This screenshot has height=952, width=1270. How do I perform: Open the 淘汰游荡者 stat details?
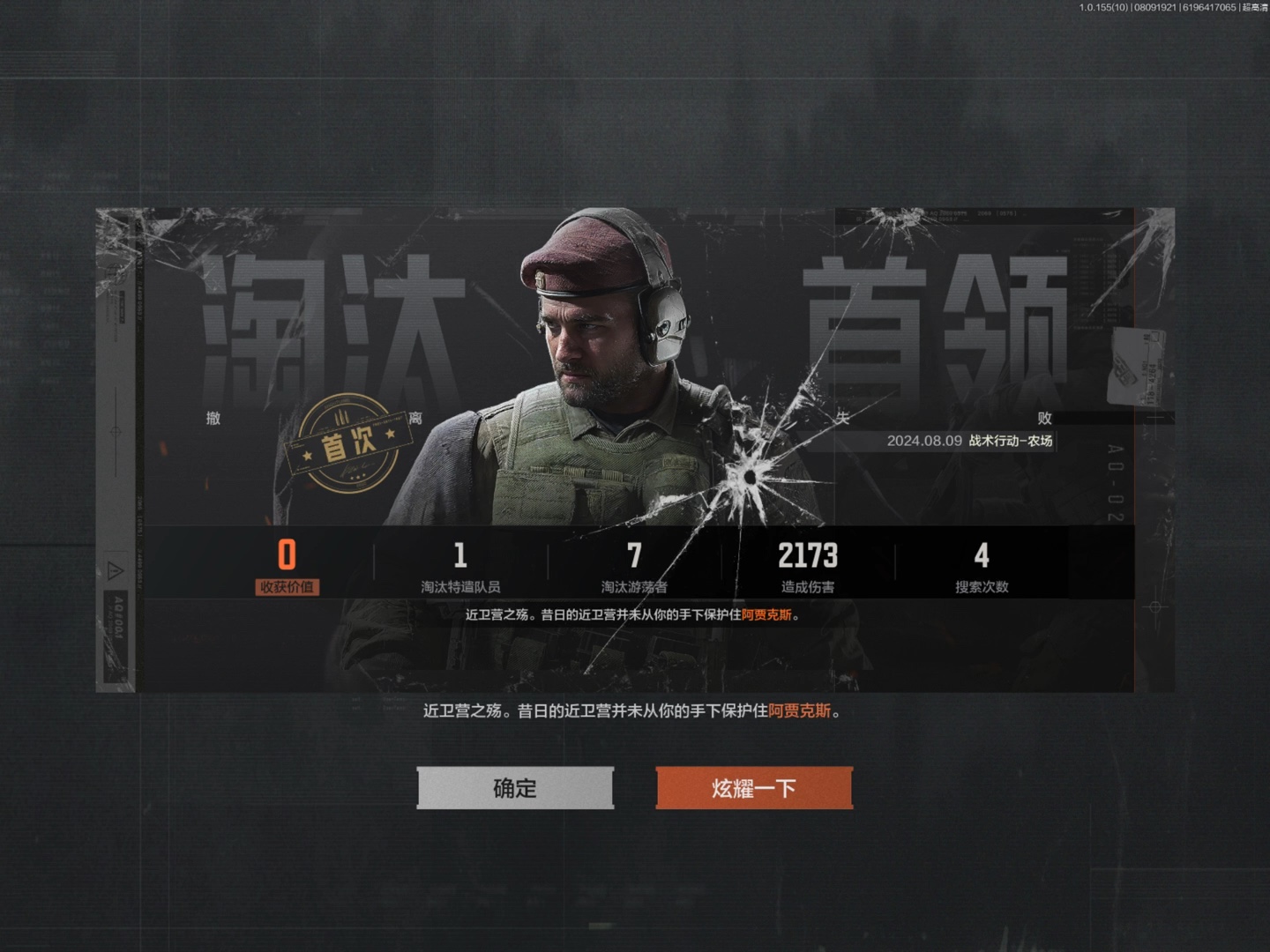633,564
